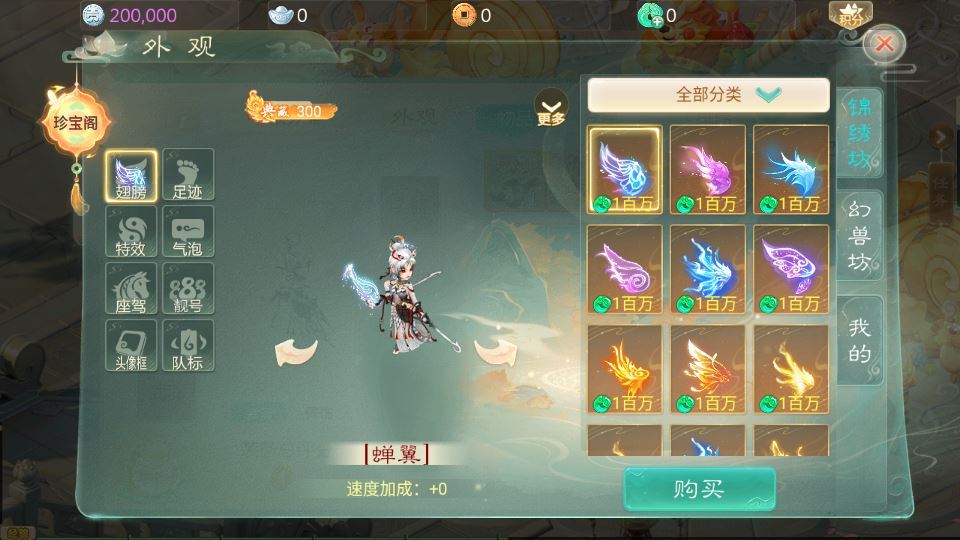
Task: Switch to the 锦绣坊 tab
Action: [859, 134]
